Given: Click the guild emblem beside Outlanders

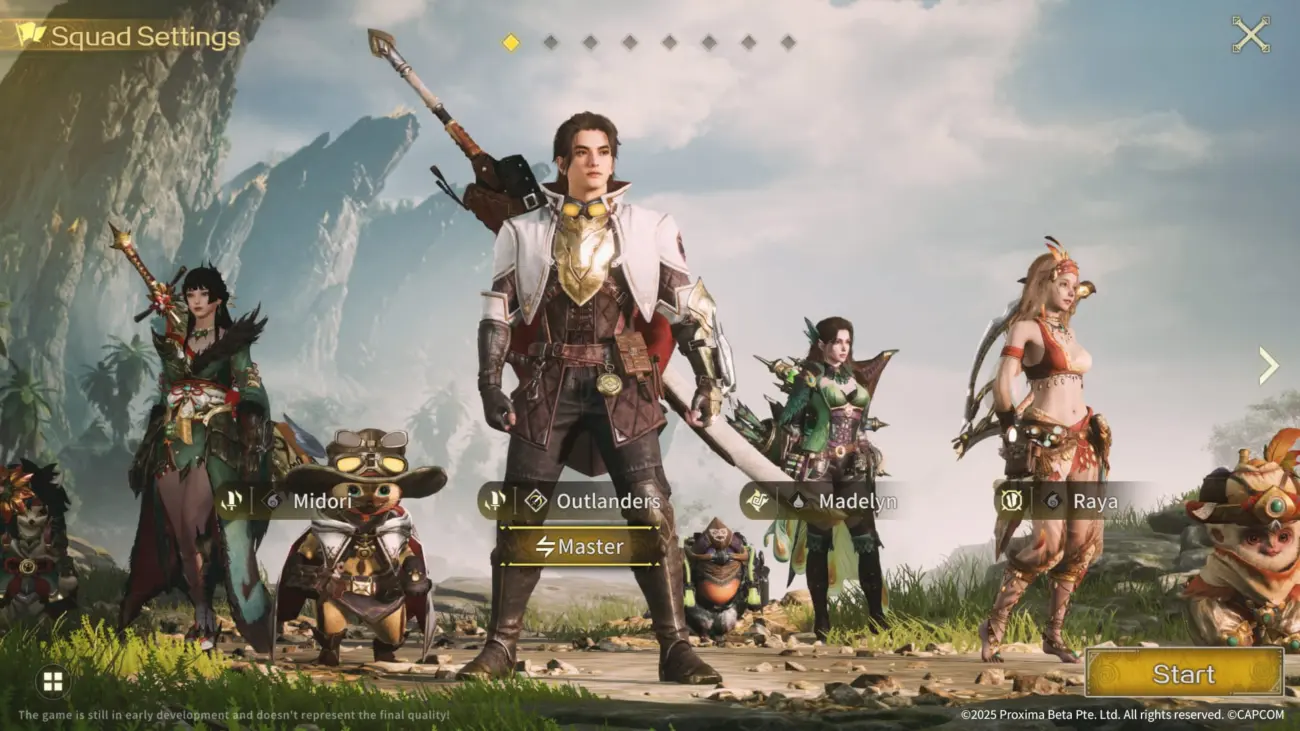Looking at the screenshot, I should coord(535,501).
